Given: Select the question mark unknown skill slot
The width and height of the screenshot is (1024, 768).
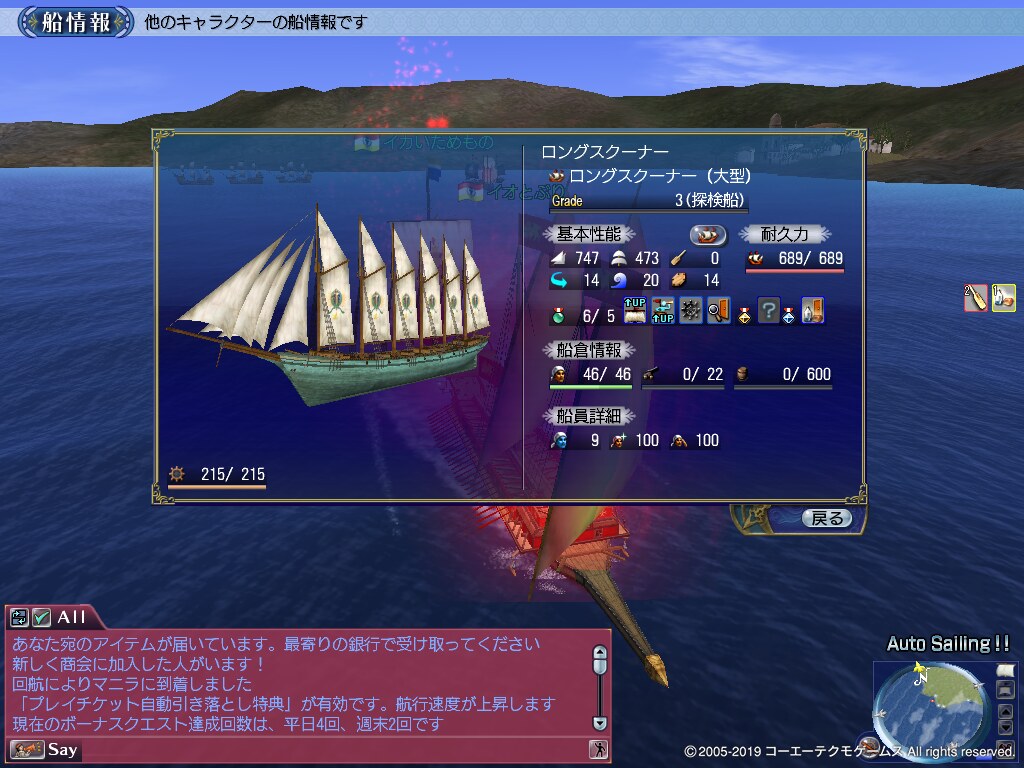Looking at the screenshot, I should (x=768, y=311).
